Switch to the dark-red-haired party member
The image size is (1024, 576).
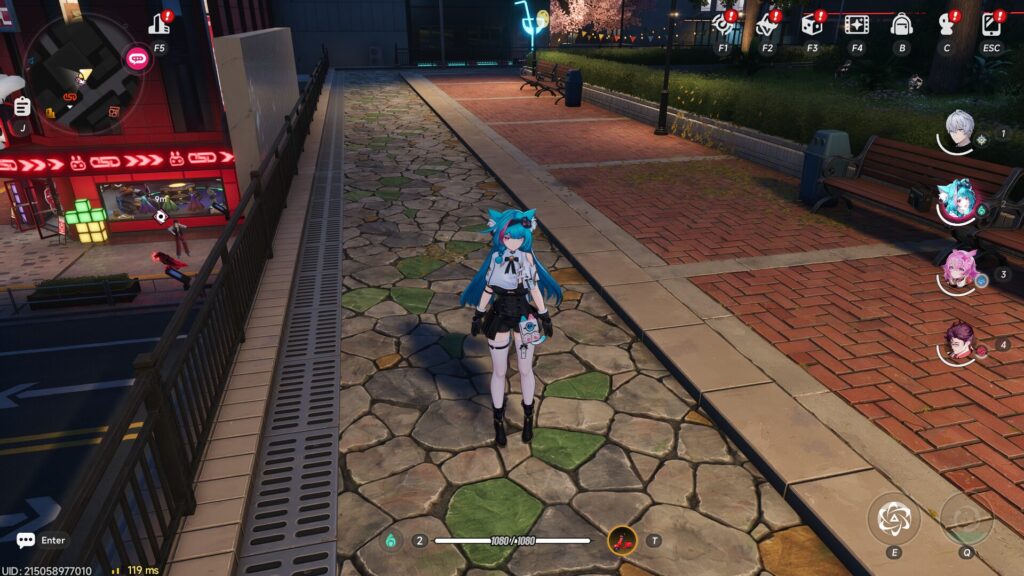(960, 343)
